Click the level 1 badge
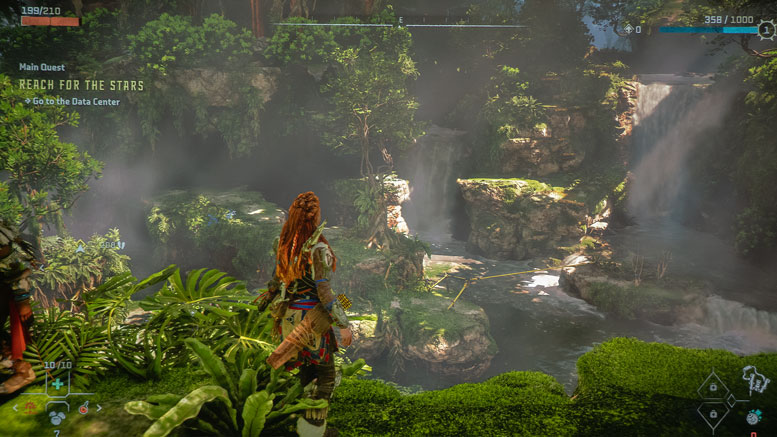 (766, 30)
